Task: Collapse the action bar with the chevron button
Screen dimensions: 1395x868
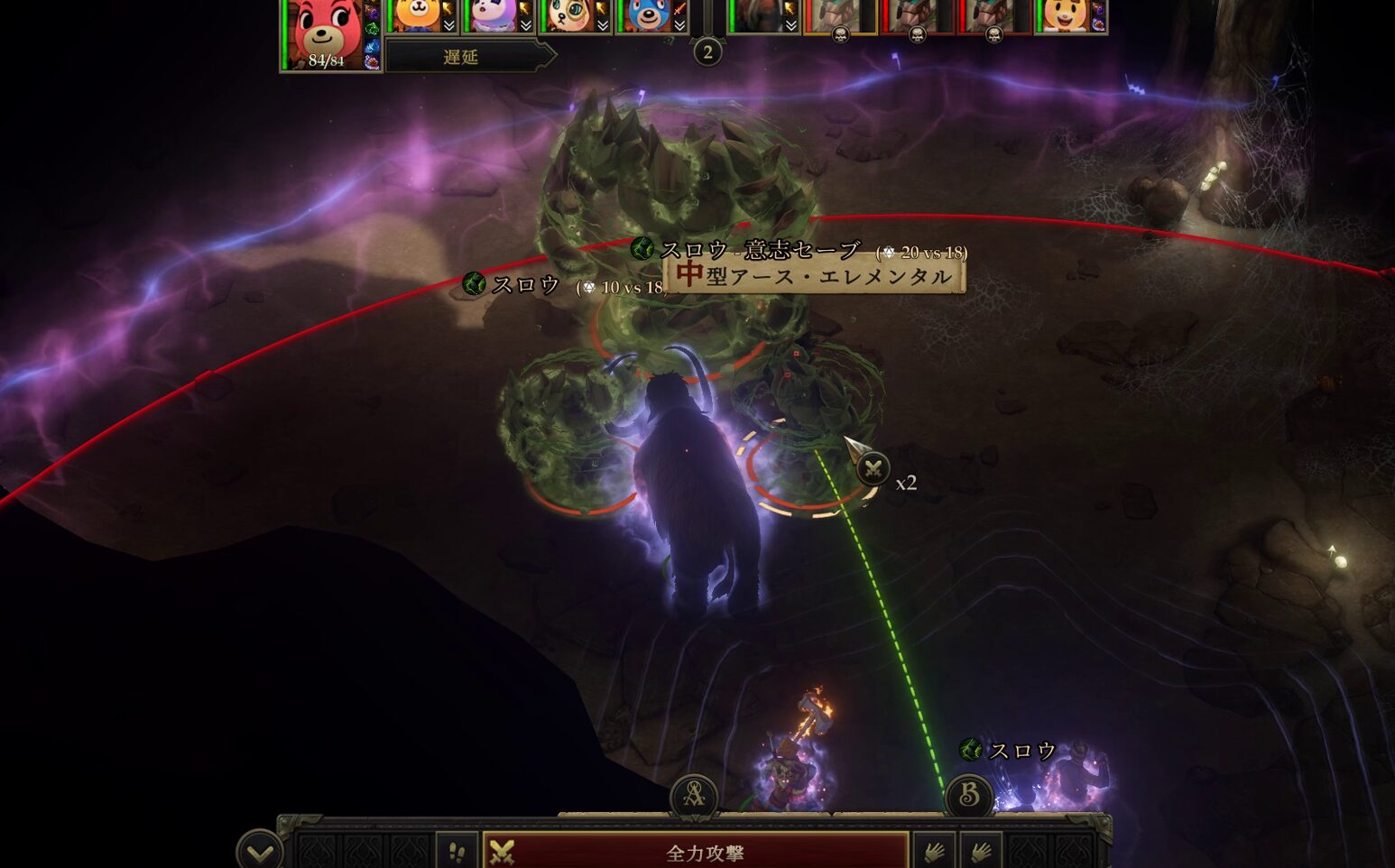Action: (x=259, y=851)
